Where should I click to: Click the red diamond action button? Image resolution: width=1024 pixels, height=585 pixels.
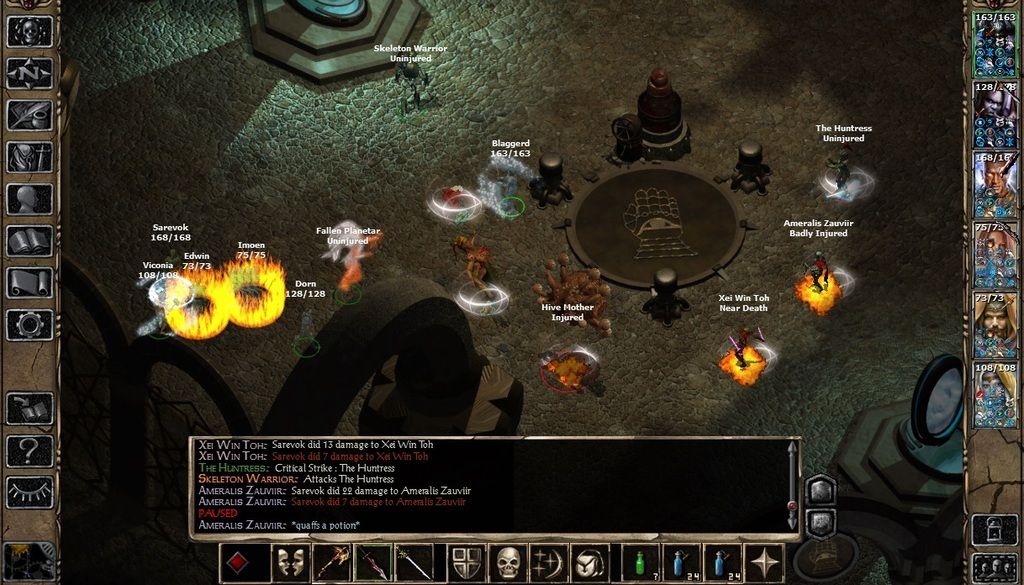(x=237, y=563)
